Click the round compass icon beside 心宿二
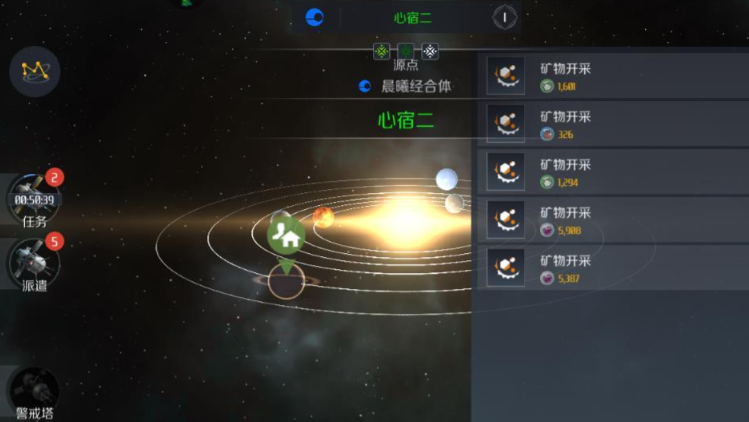Screen dimensions: 749x422 click(x=505, y=17)
